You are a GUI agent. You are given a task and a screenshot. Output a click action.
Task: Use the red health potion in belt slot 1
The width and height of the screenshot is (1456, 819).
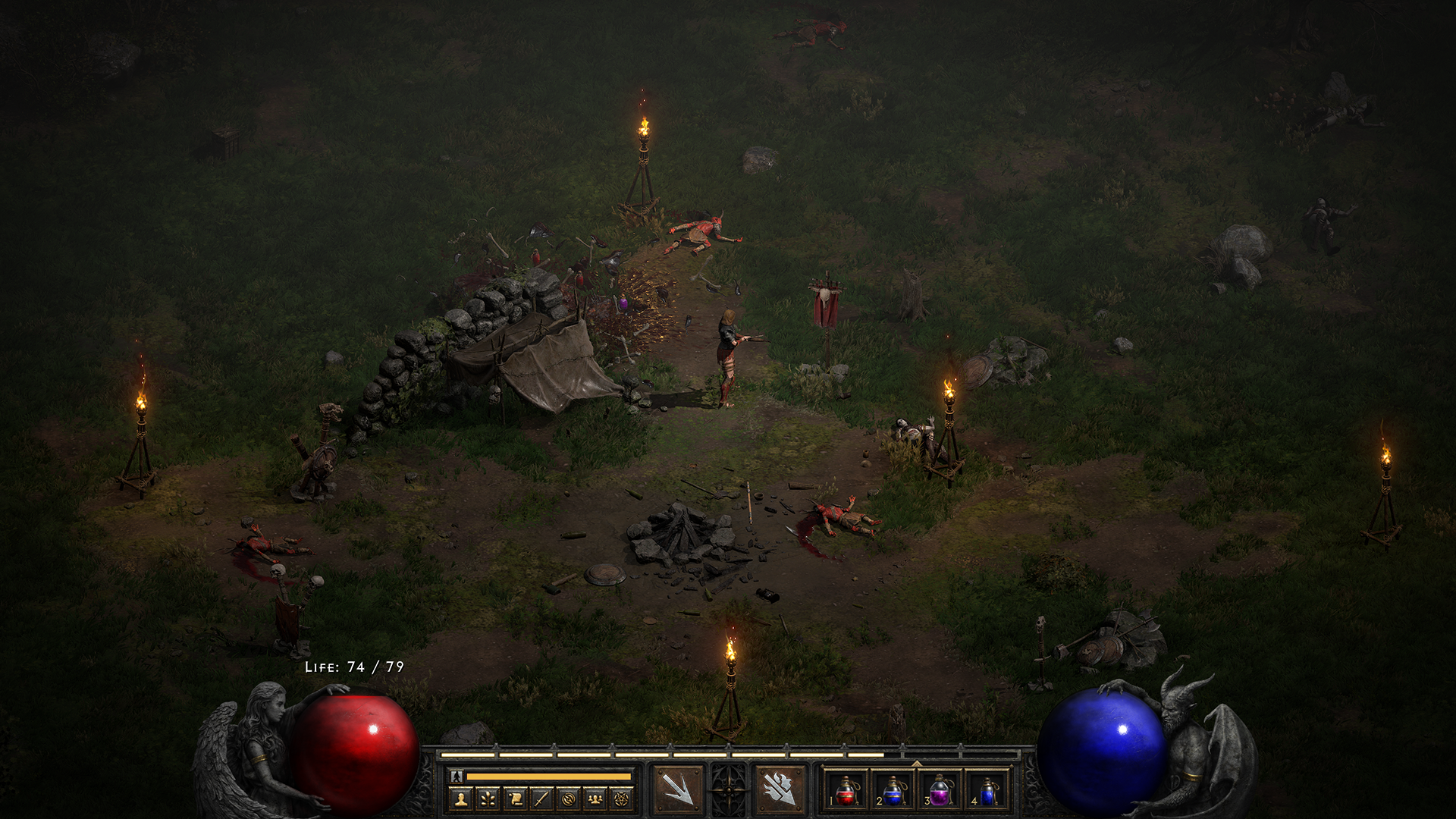pos(846,791)
